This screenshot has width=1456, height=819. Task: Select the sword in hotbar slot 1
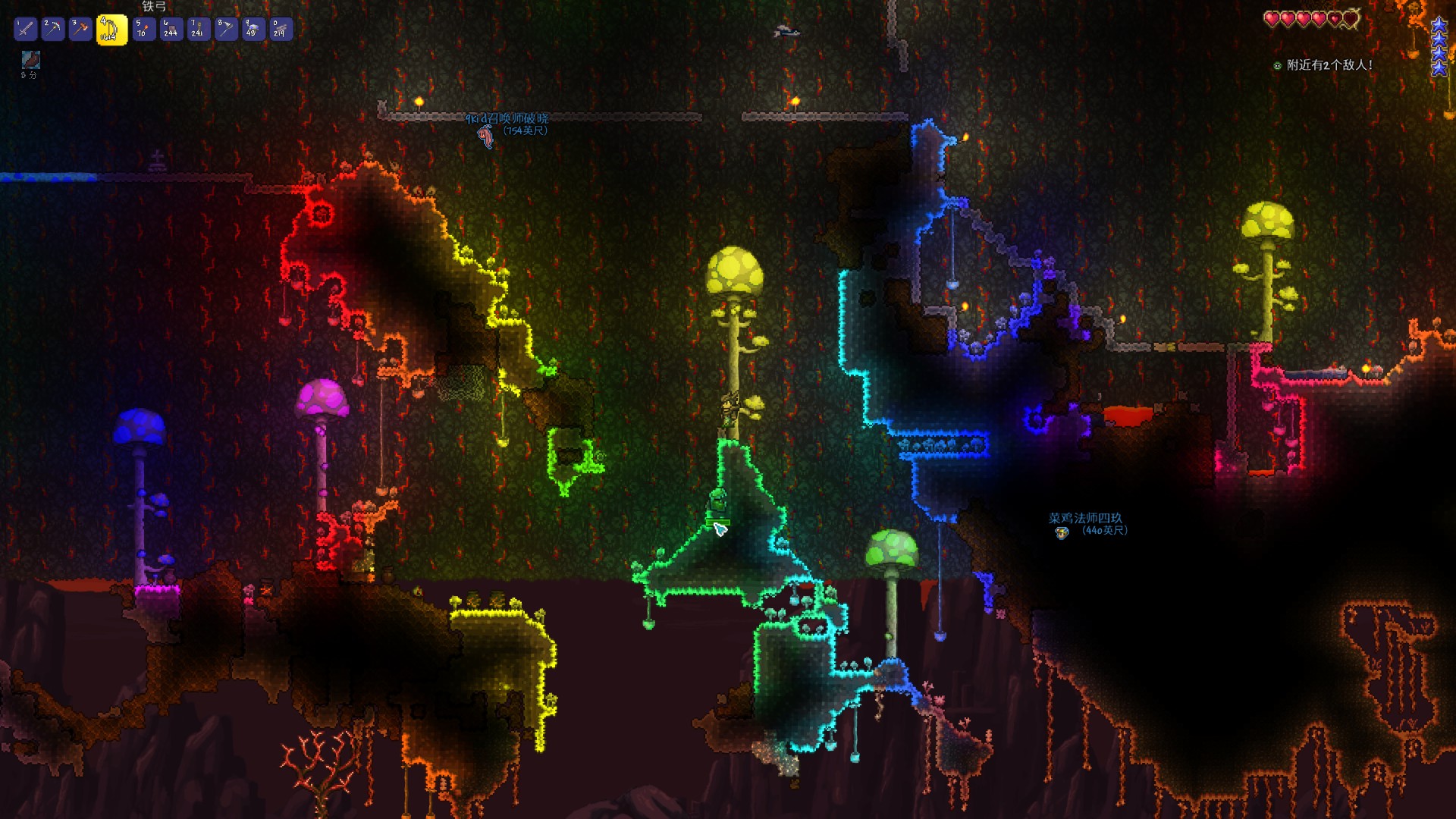point(26,30)
